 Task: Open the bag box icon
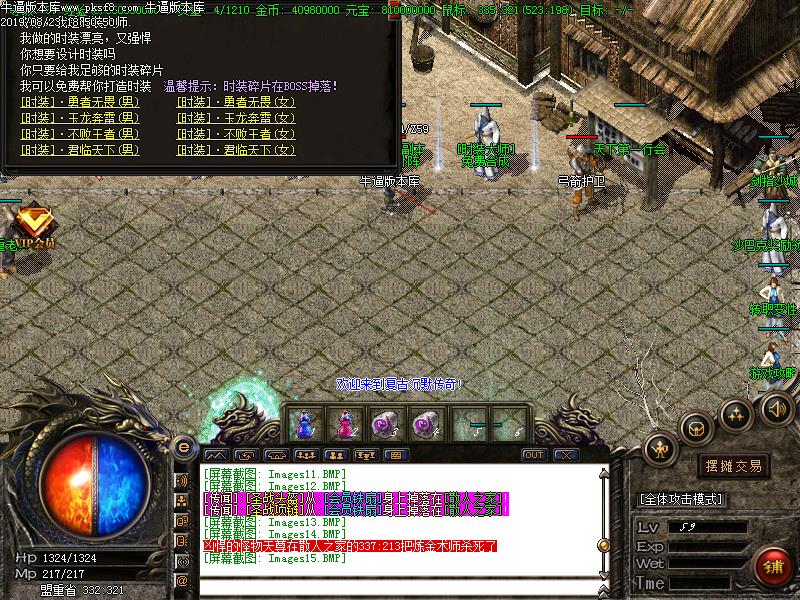(696, 428)
